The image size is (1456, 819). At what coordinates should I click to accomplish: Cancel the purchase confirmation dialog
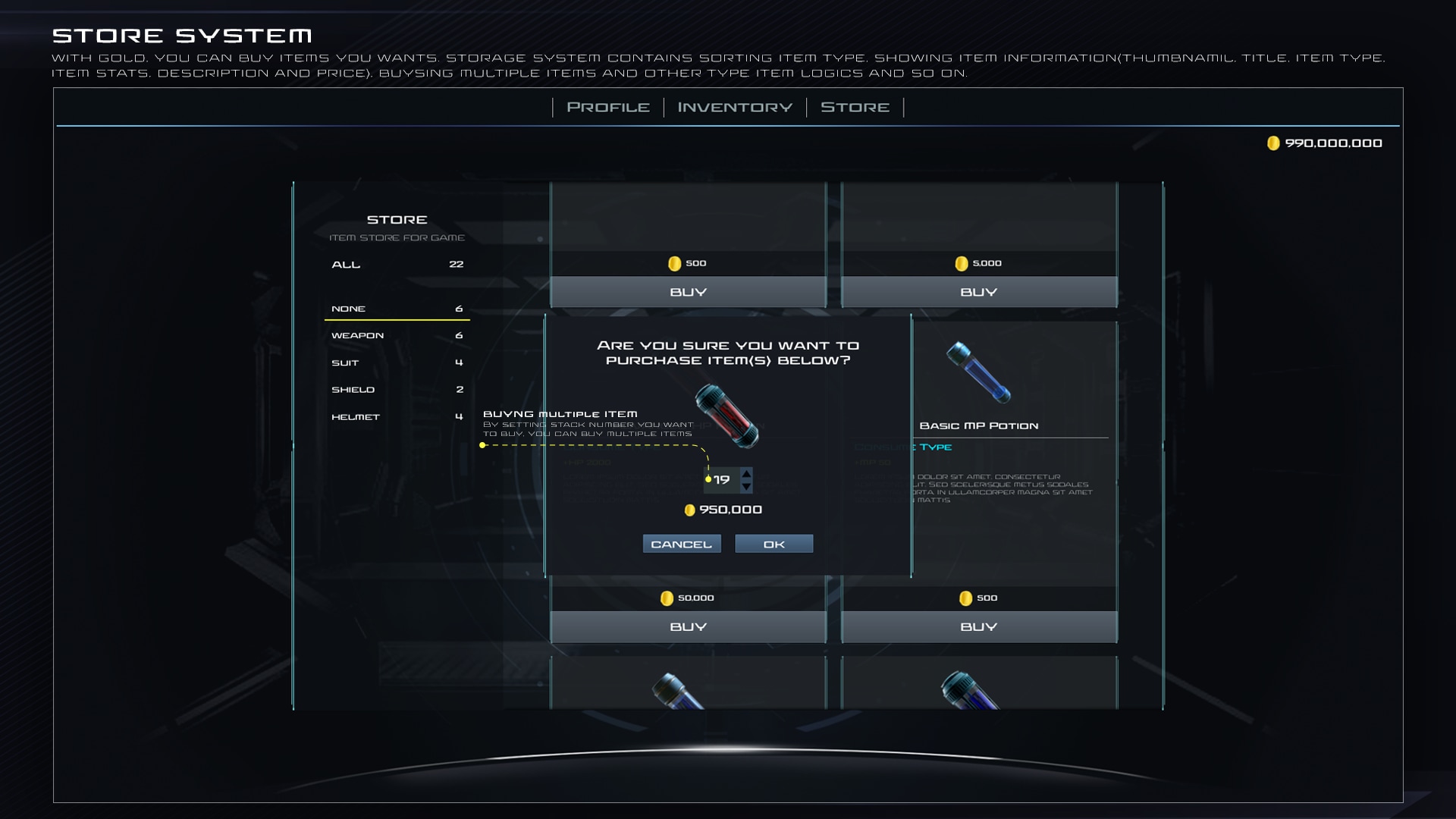click(x=681, y=543)
